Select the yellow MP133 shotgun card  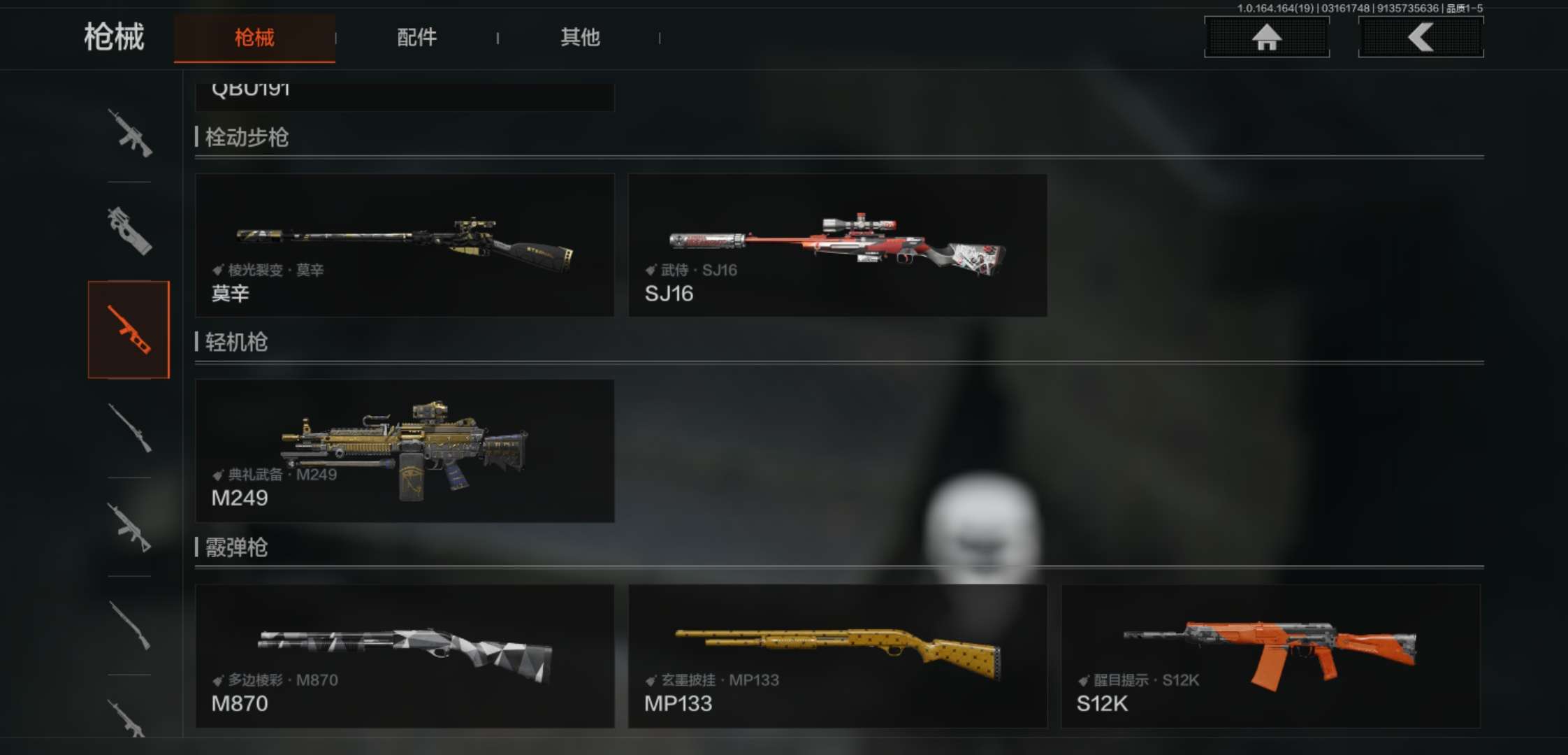[x=837, y=656]
